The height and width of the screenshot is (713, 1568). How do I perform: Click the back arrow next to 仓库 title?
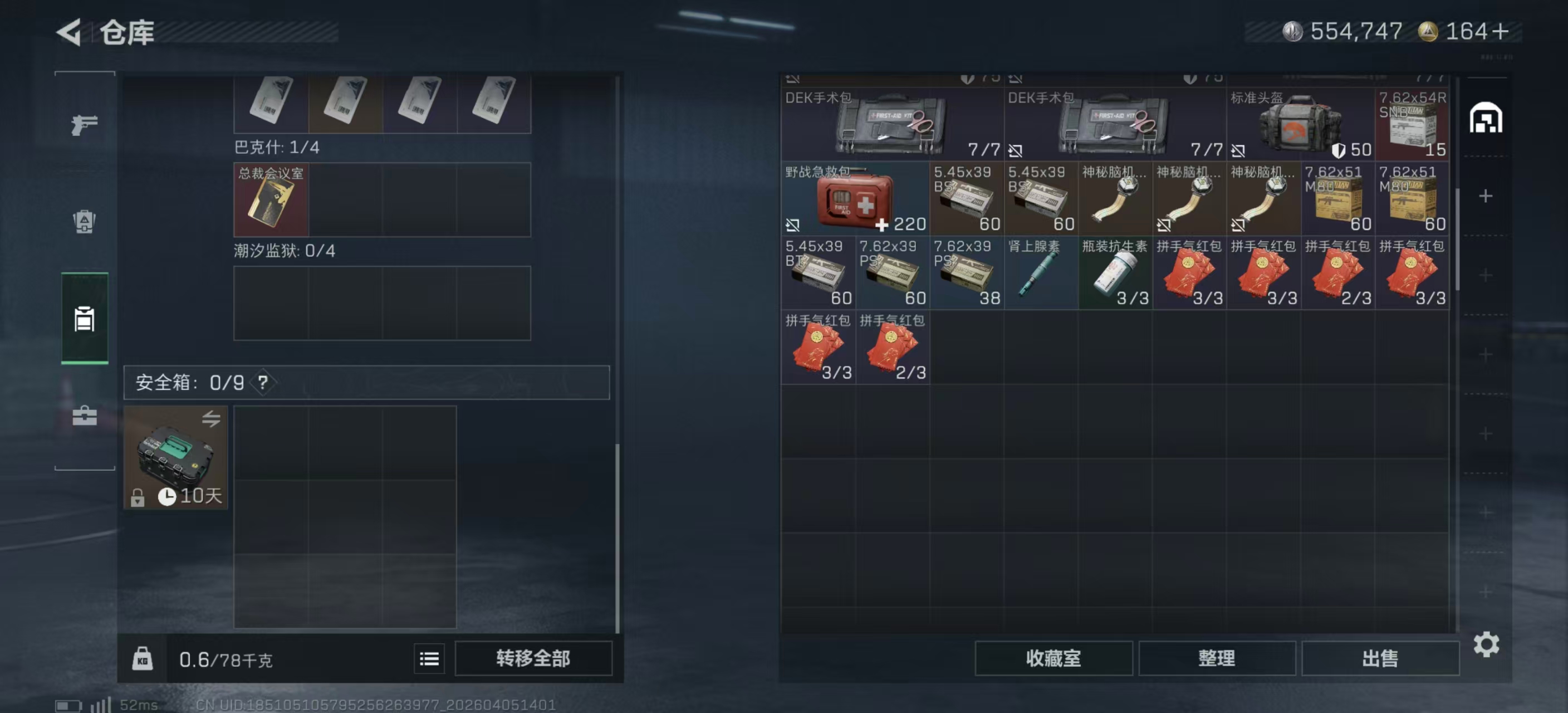[68, 32]
